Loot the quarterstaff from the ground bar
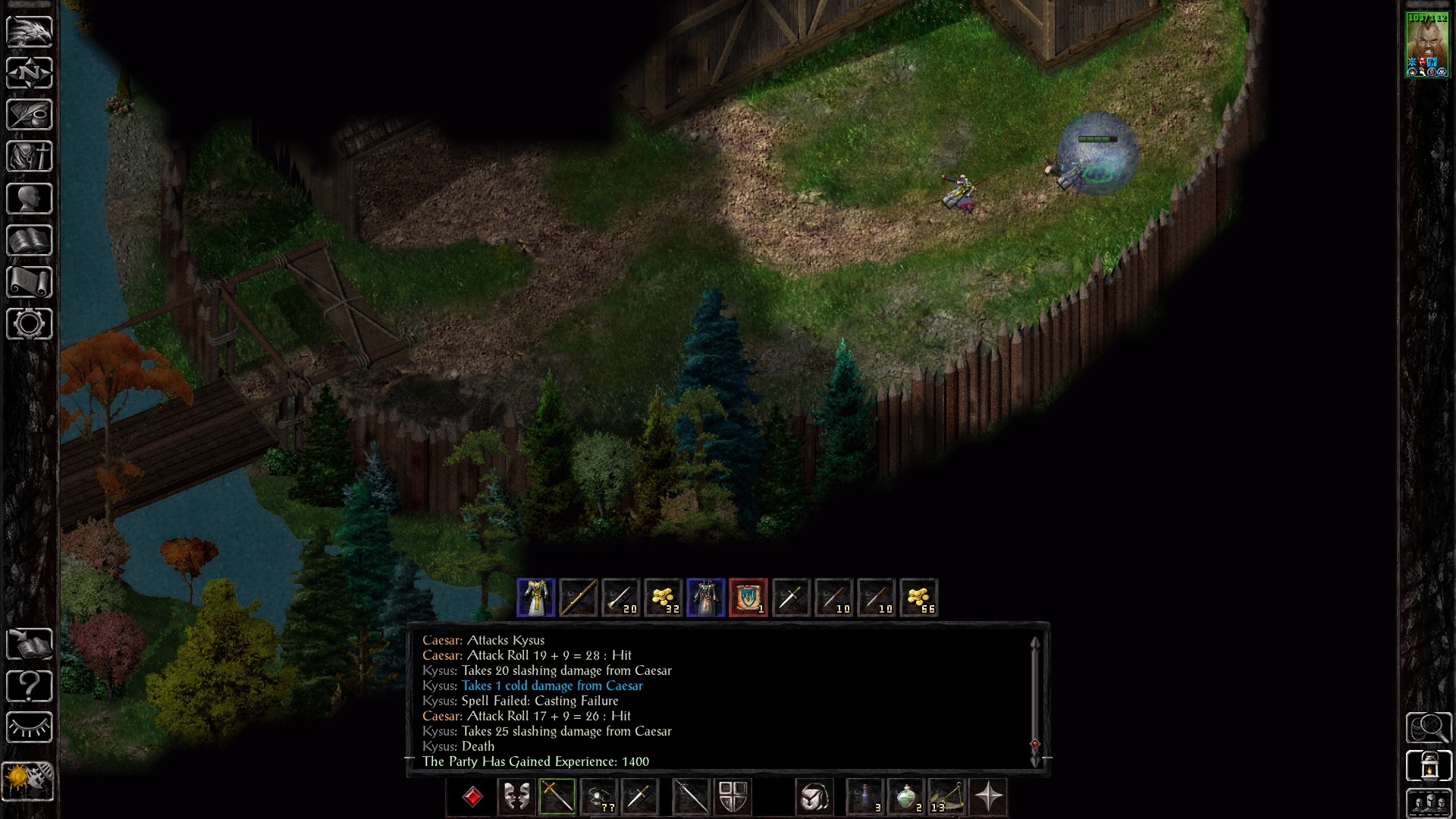 click(x=578, y=598)
